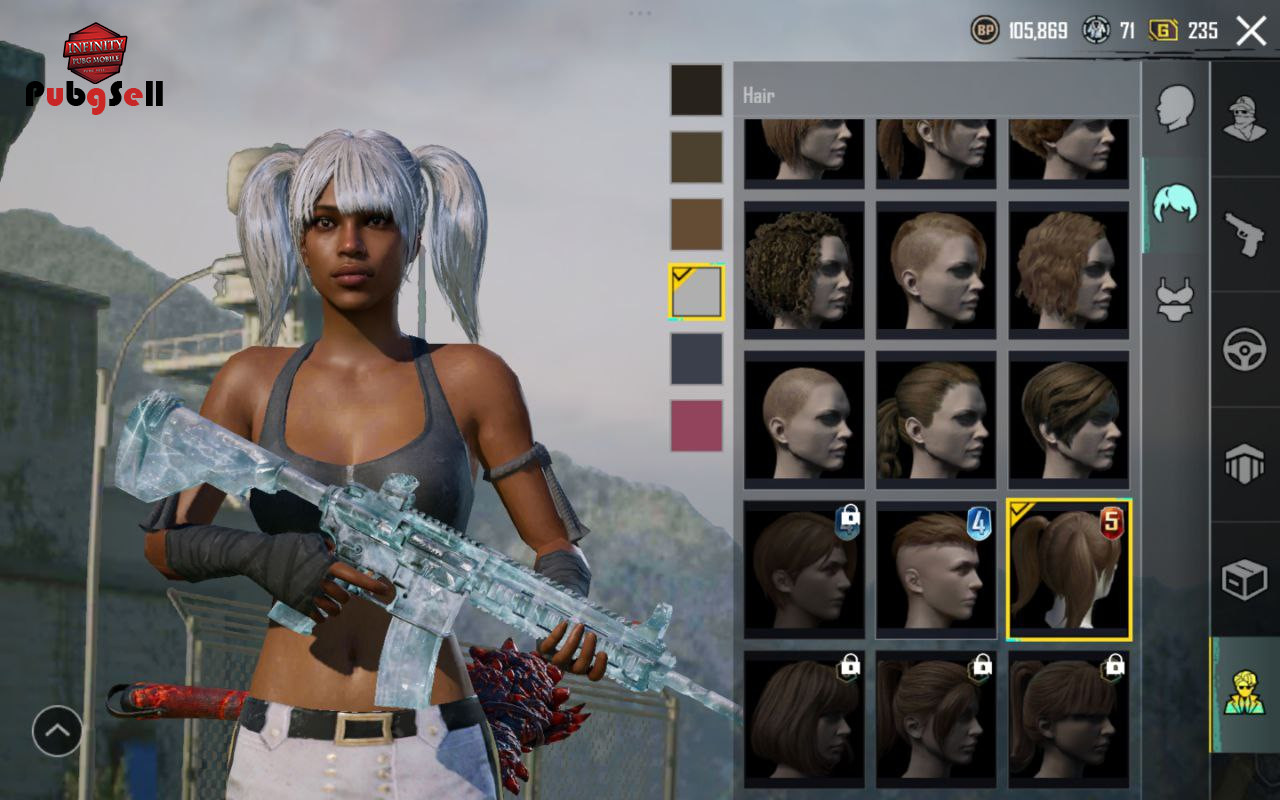Select the pigtails hairstyle with badge 5
This screenshot has width=1280, height=800.
[x=1069, y=570]
